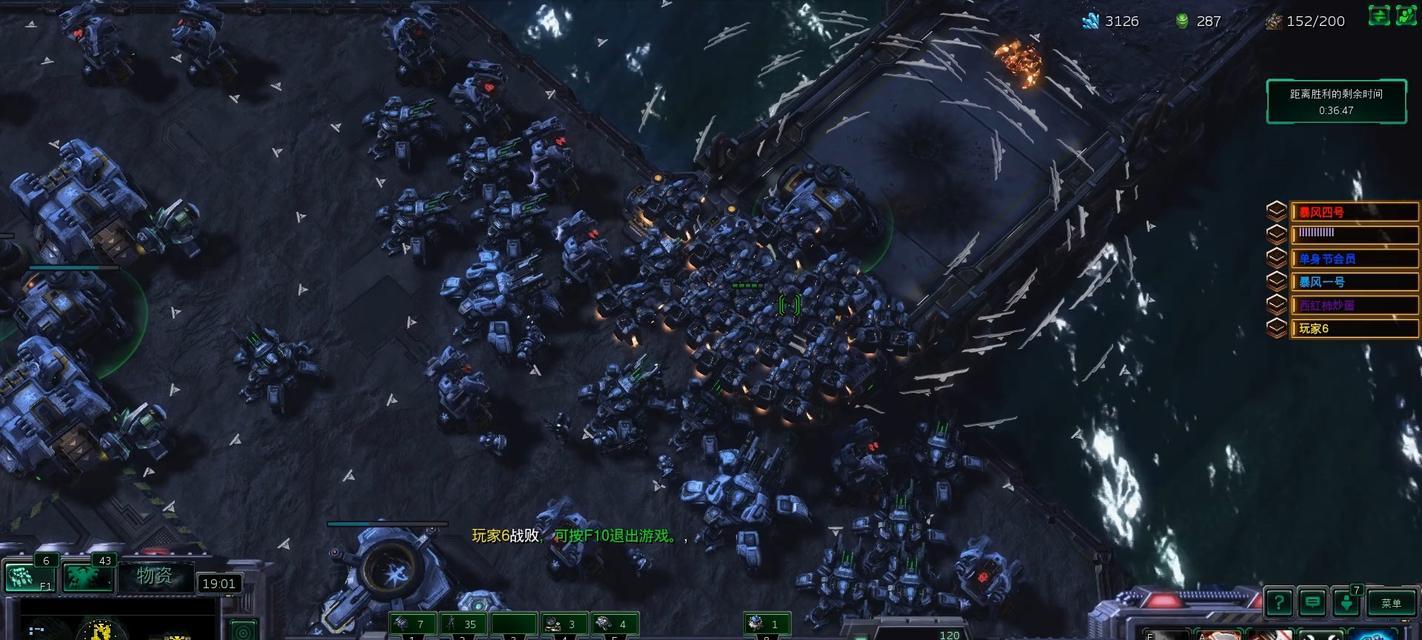This screenshot has width=1422, height=640.
Task: Select control group holding 1 unit
Action: (x=767, y=625)
